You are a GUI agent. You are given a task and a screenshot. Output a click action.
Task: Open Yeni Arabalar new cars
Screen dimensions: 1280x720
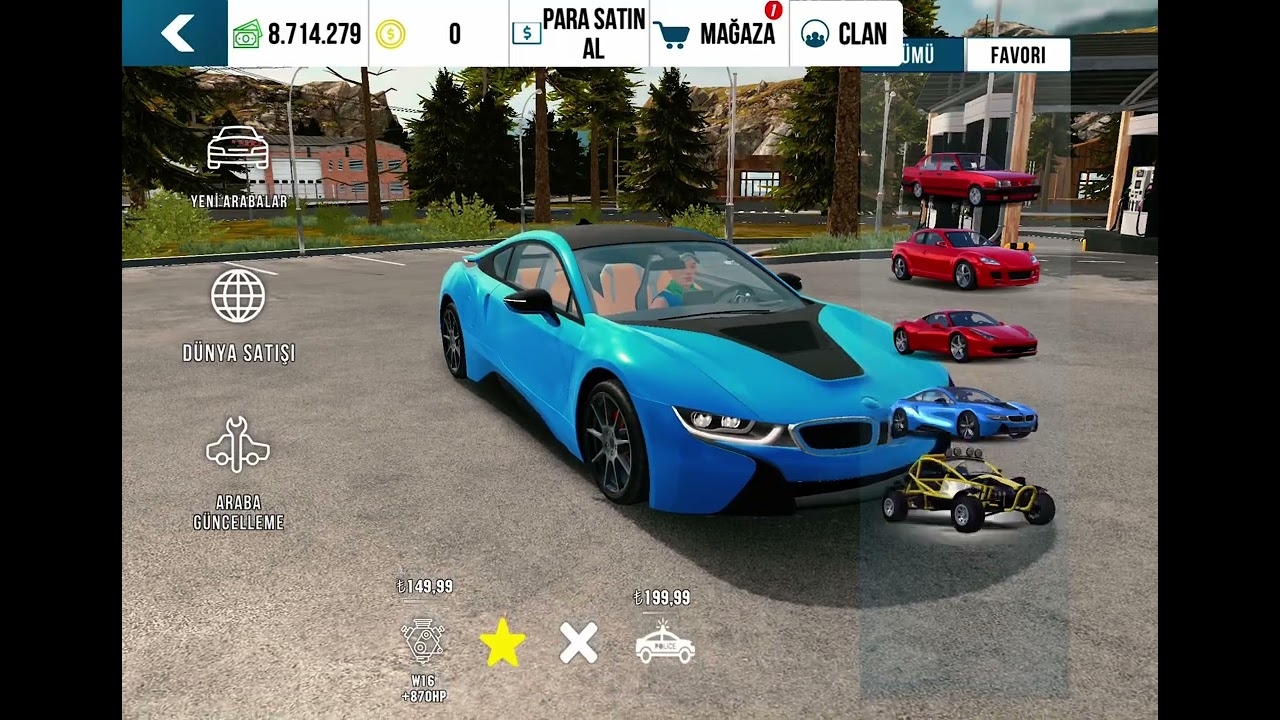pyautogui.click(x=238, y=165)
